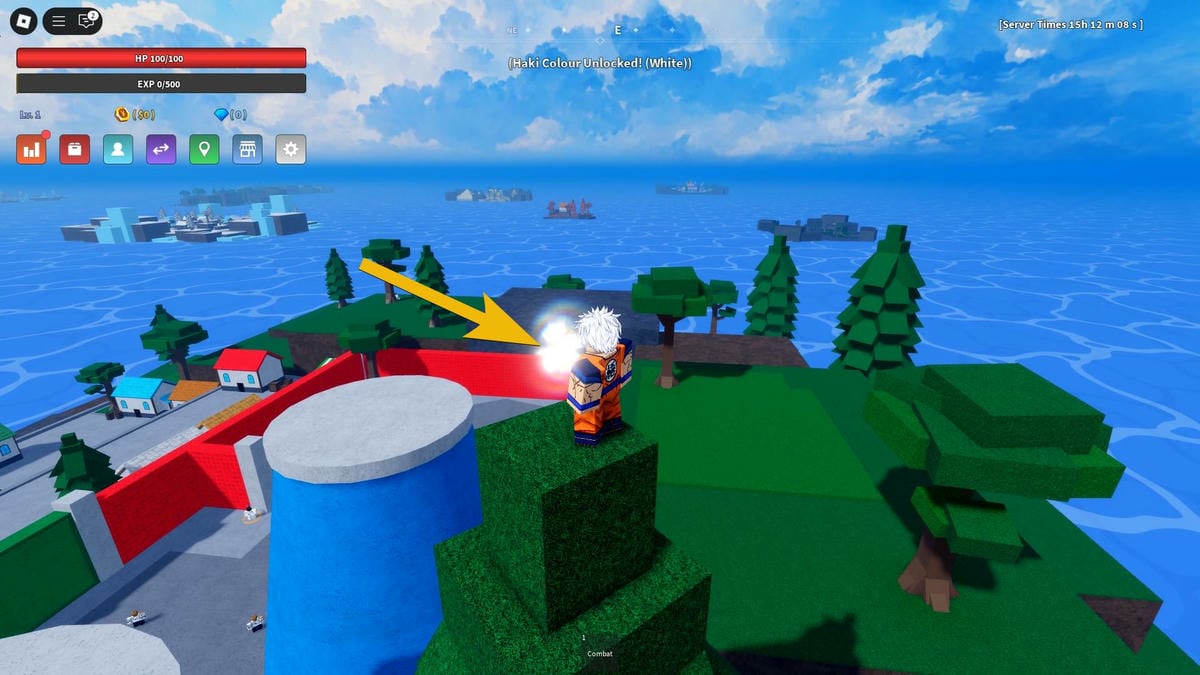Open the green map pin teleport menu
1200x675 pixels.
204,150
